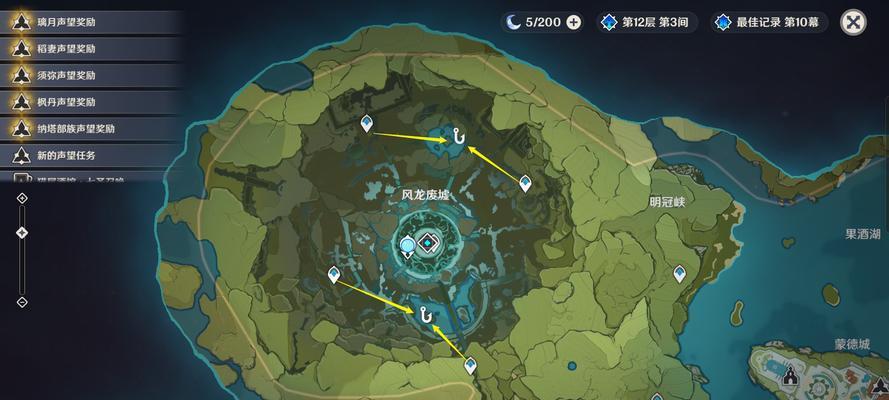Viewport: 889px width, 400px height.
Task: Add Original Resin with the plus button
Action: 574,22
